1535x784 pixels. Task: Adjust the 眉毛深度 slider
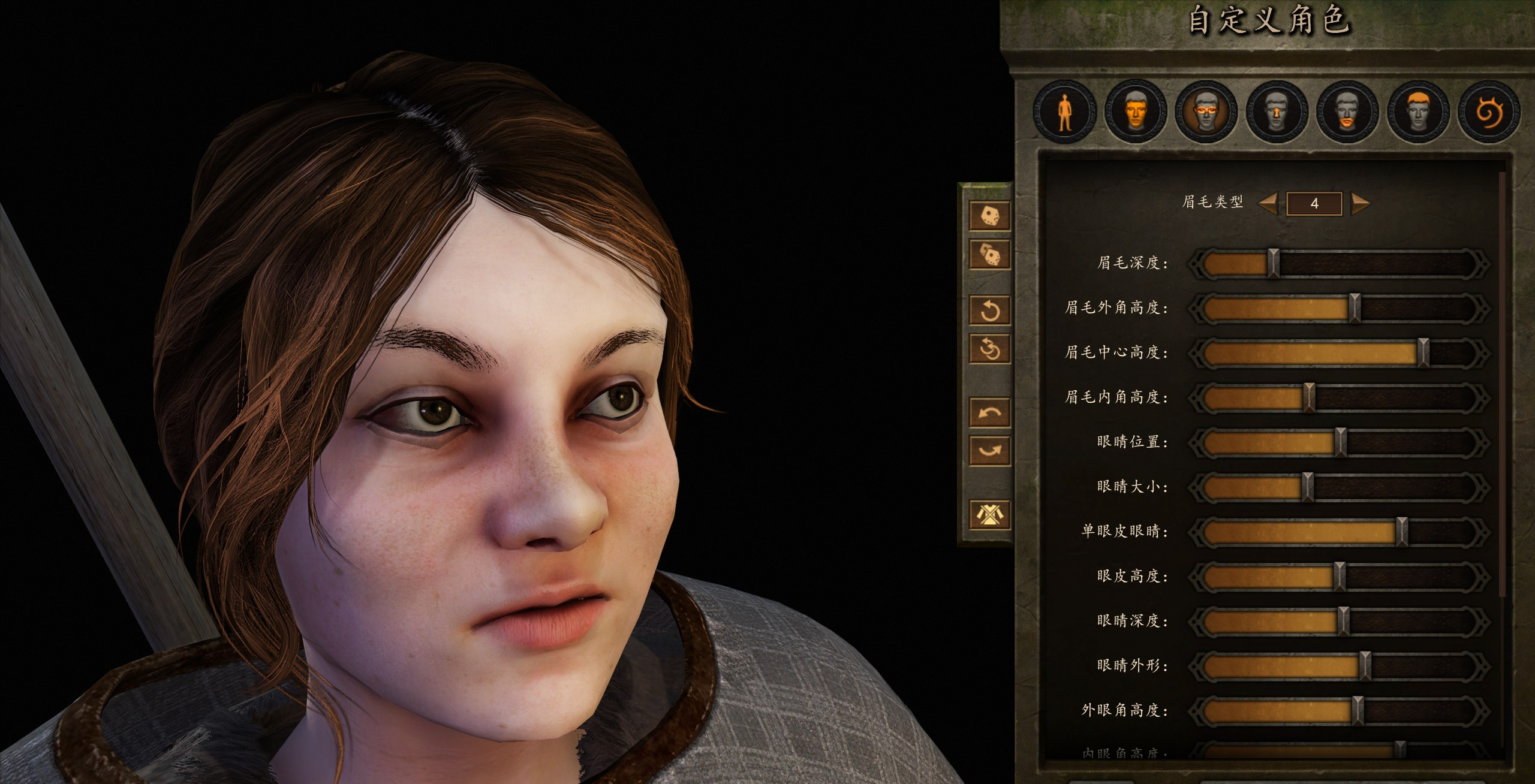1273,263
